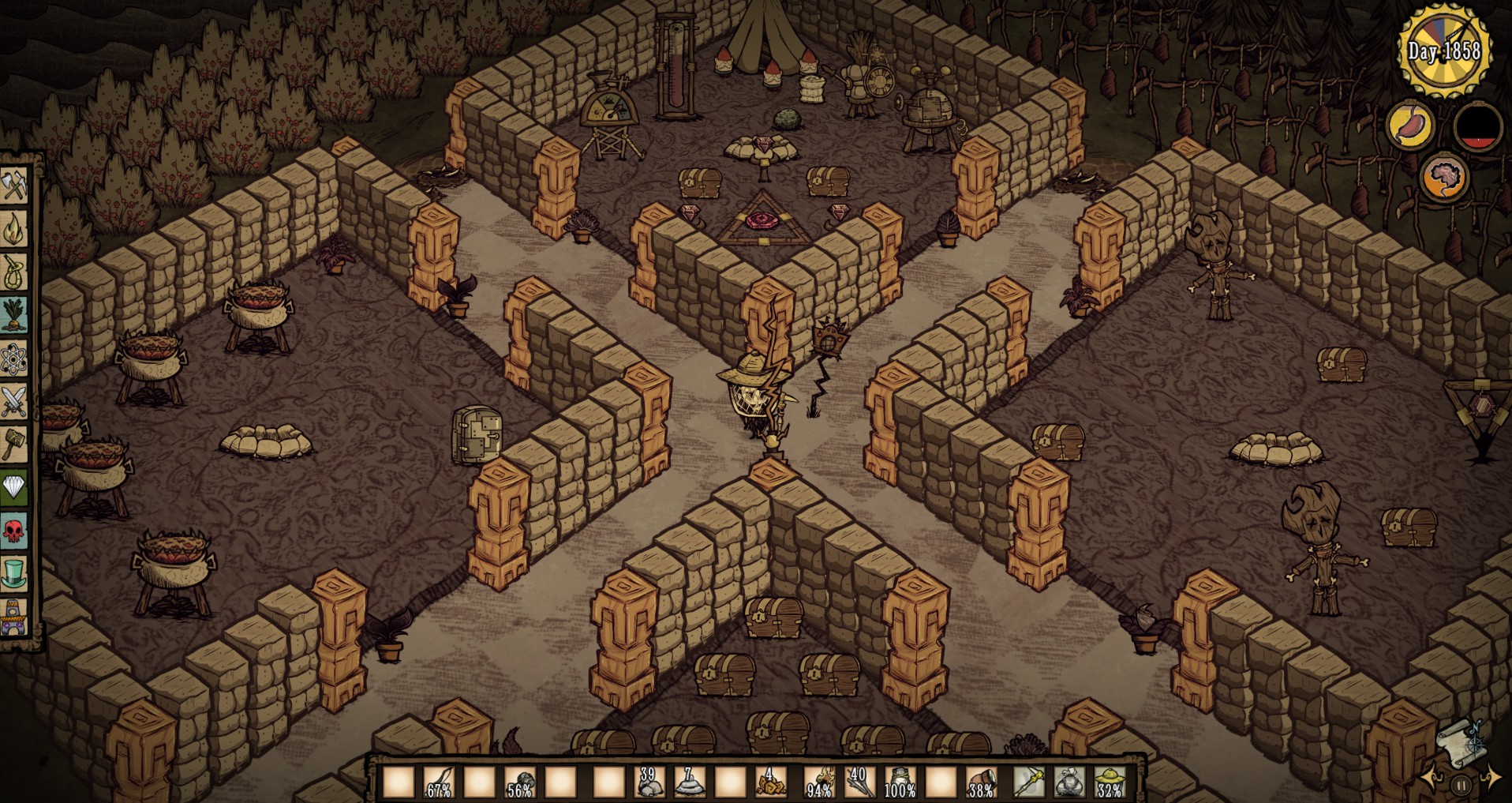Screen dimensions: 1512x803
Task: Switch to the Science crafting tab
Action: click(14, 359)
